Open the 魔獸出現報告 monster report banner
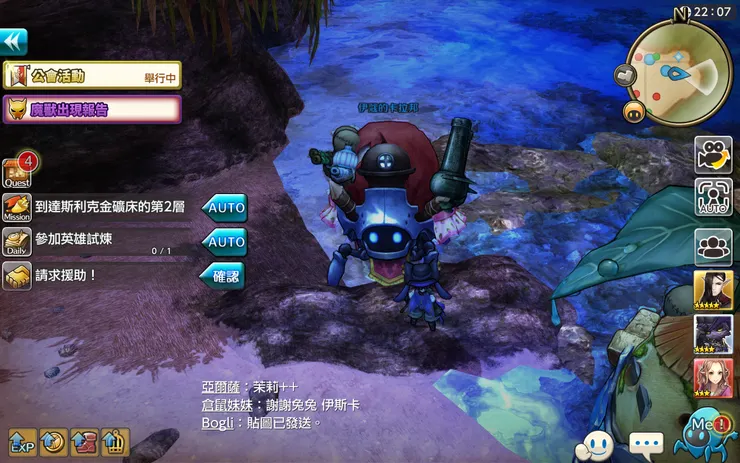The height and width of the screenshot is (463, 740). (91, 109)
